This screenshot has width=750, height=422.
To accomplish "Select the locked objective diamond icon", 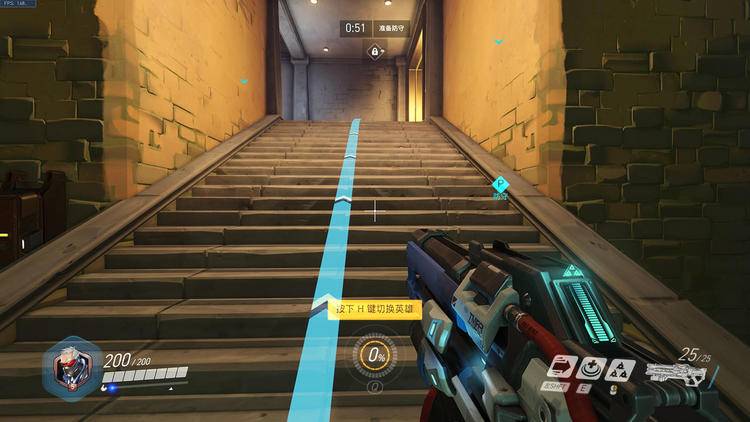I will point(374,50).
